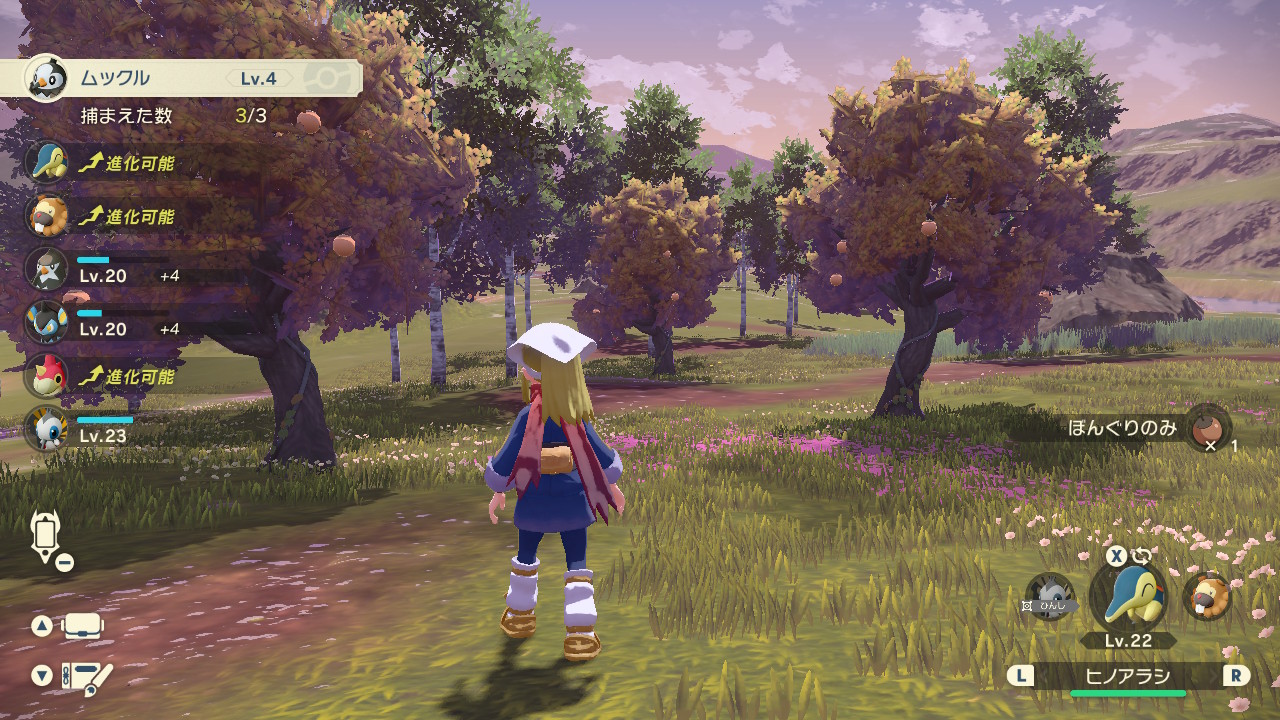Select the active Cyndaquil throw slot
The width and height of the screenshot is (1280, 720).
(x=1128, y=597)
